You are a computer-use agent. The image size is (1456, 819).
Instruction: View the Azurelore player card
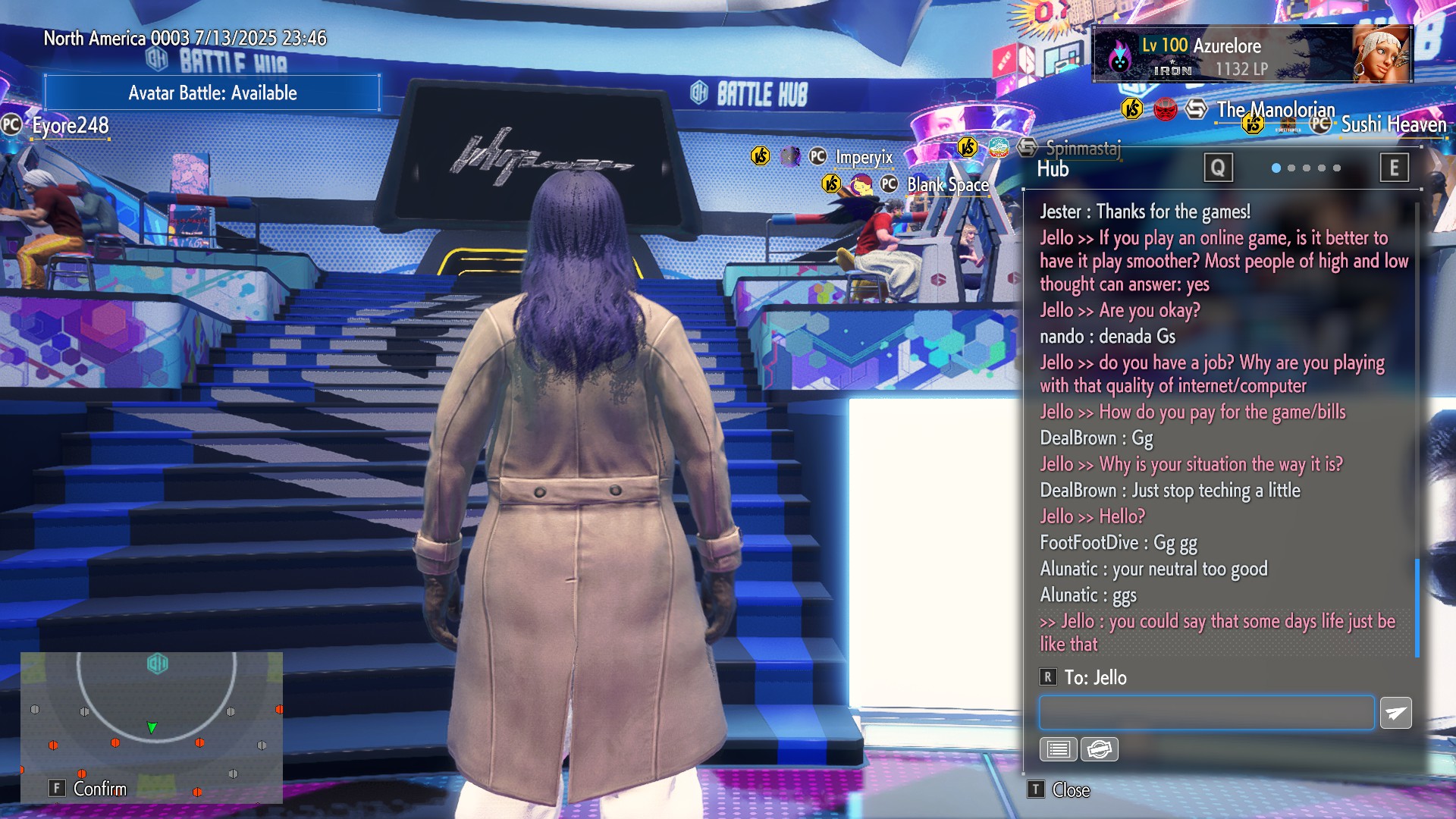[1251, 55]
